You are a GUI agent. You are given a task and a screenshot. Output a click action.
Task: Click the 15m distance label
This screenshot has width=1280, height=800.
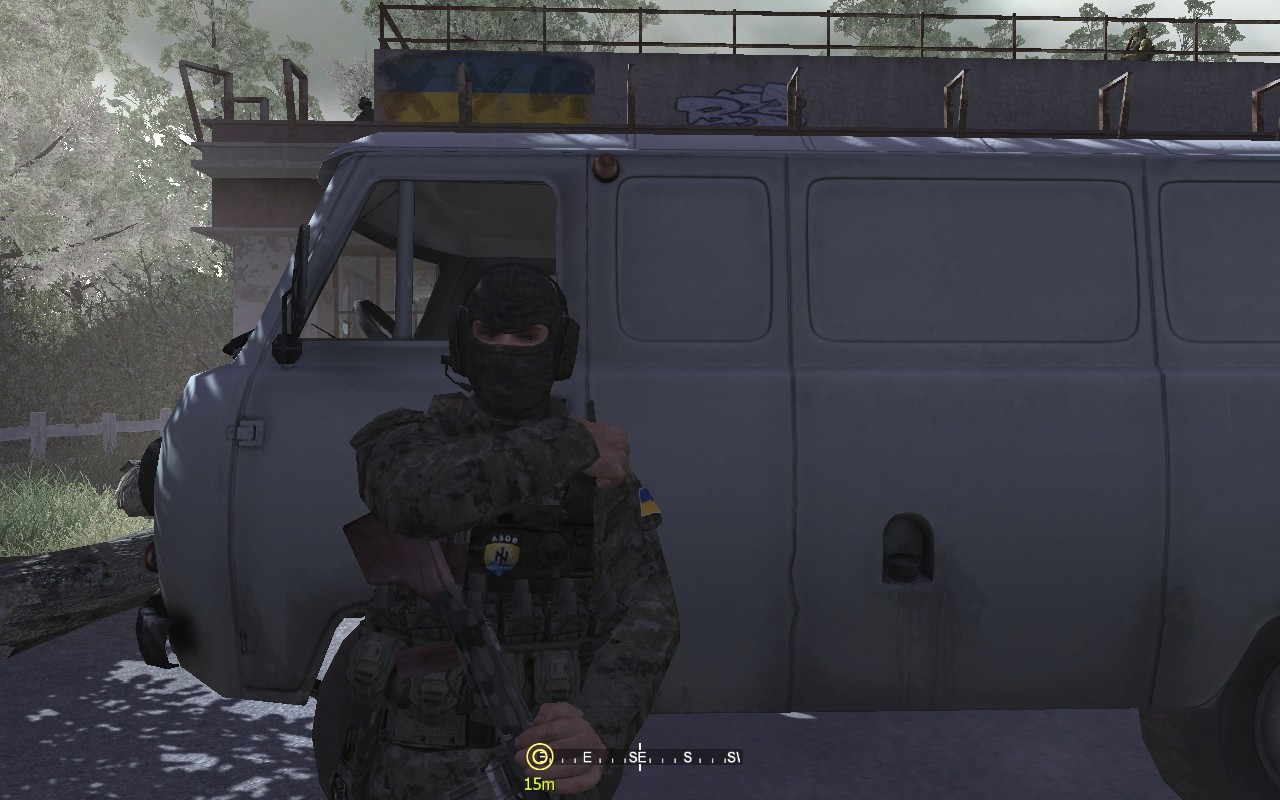[x=540, y=783]
